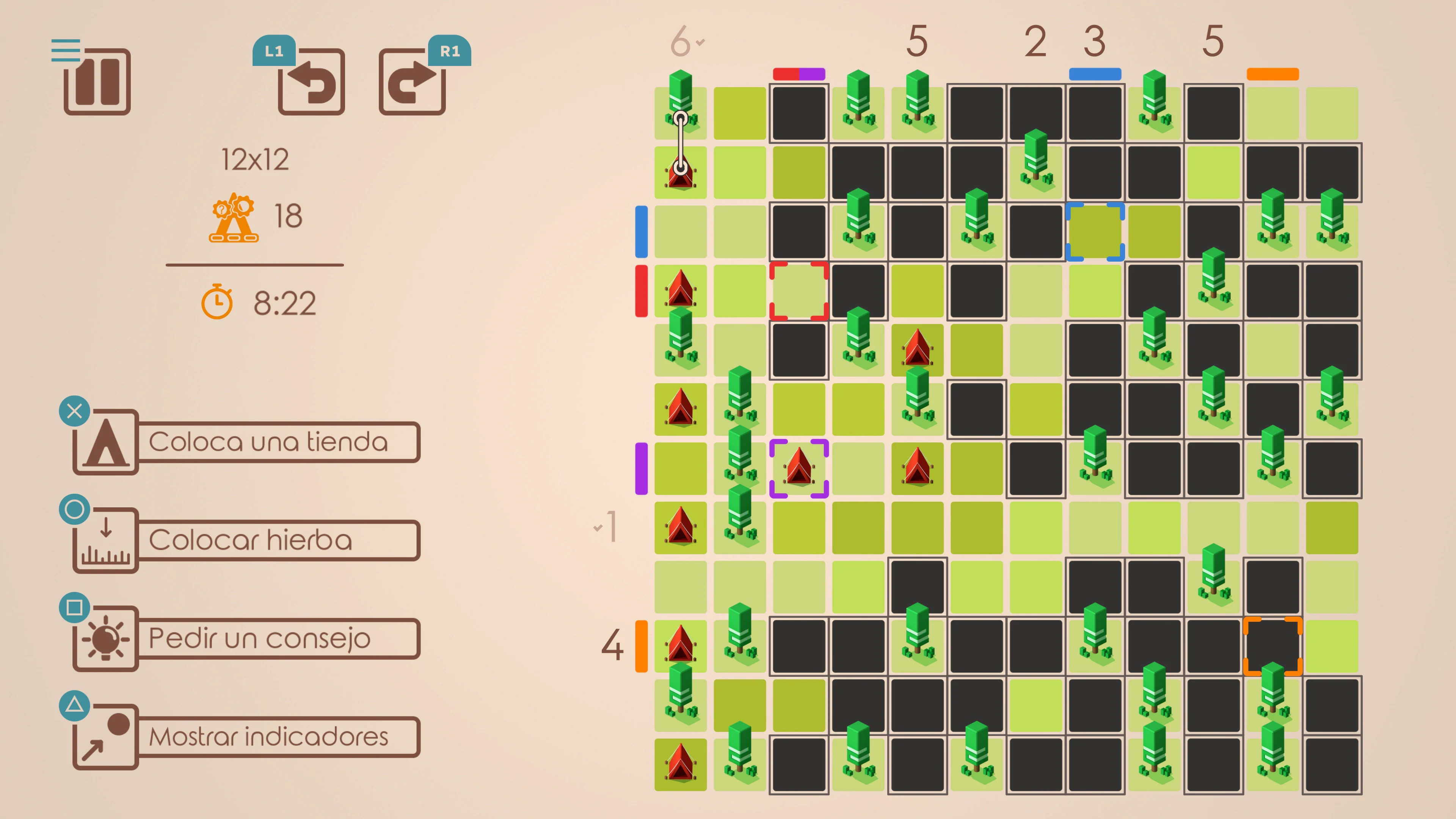This screenshot has width=1456, height=819.
Task: Click the lightbulb hint icon
Action: point(105,639)
